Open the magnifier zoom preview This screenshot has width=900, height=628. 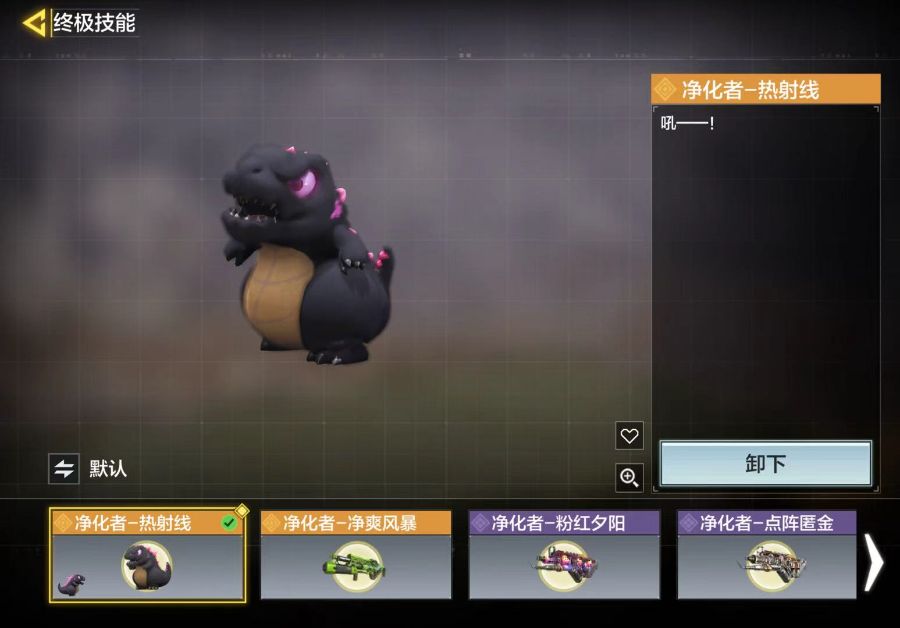click(x=629, y=478)
